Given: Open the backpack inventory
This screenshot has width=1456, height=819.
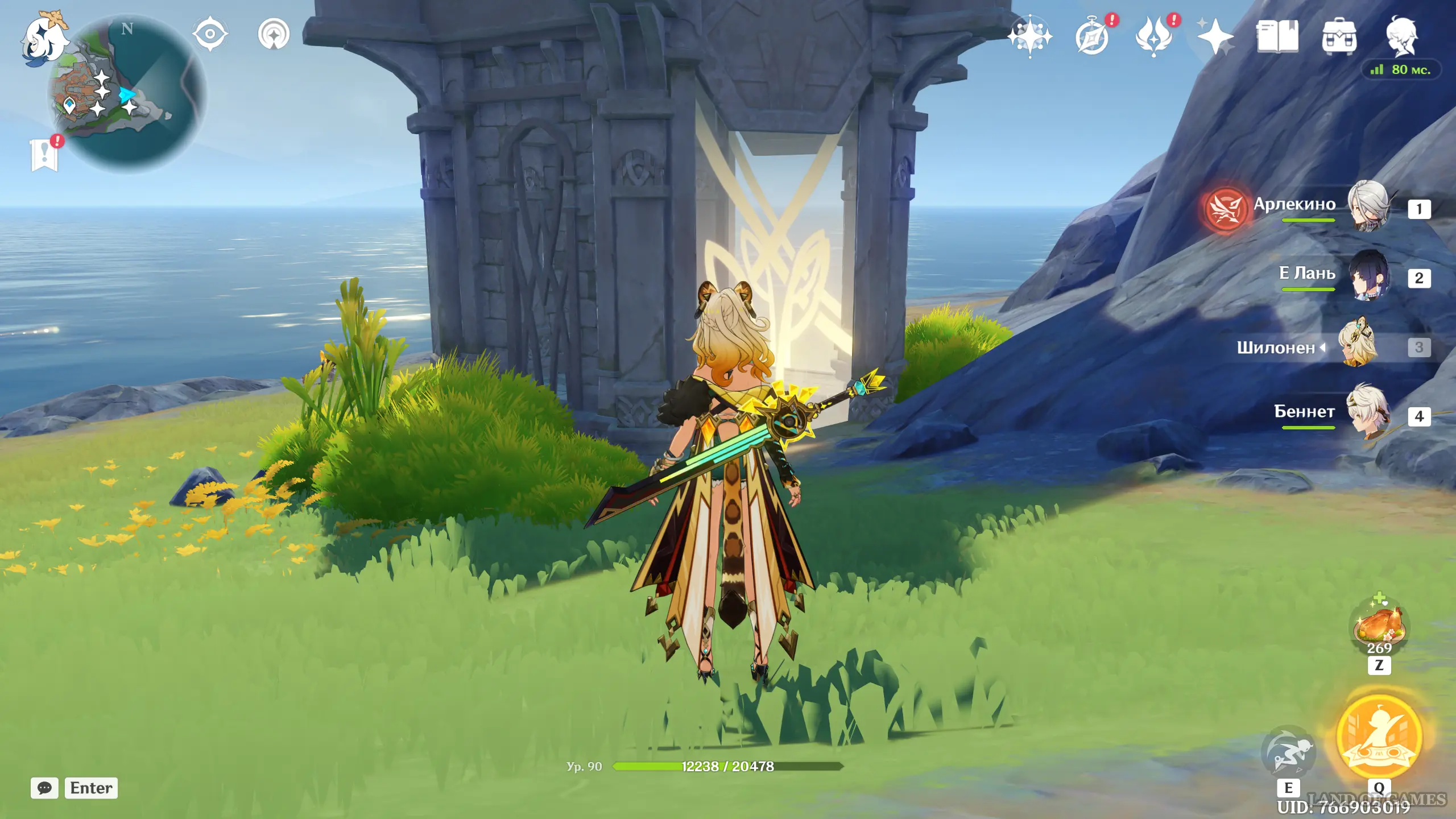Looking at the screenshot, I should [x=1339, y=38].
